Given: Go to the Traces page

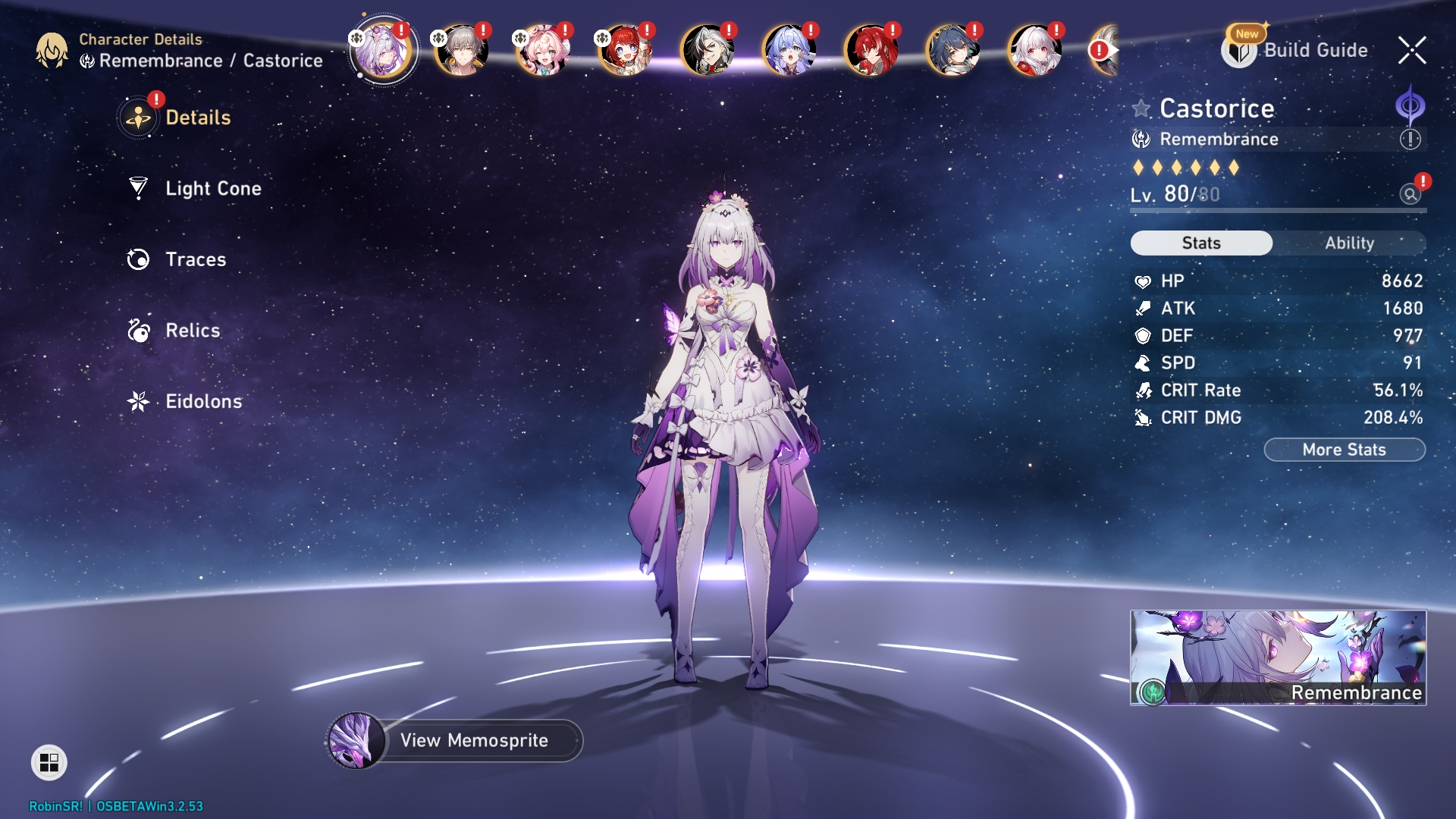Looking at the screenshot, I should coord(195,259).
